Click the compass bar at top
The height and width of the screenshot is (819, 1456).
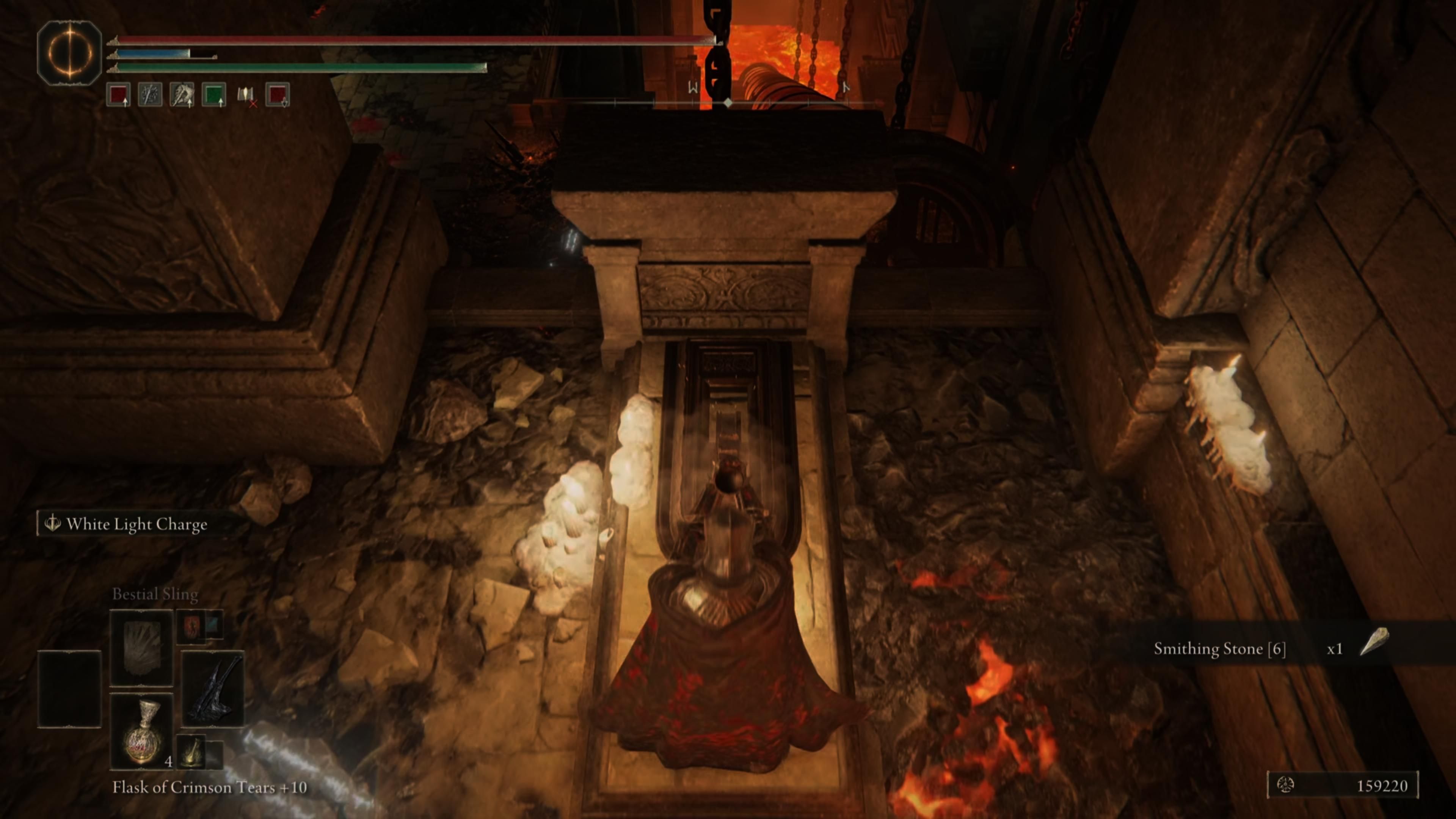pos(728,103)
